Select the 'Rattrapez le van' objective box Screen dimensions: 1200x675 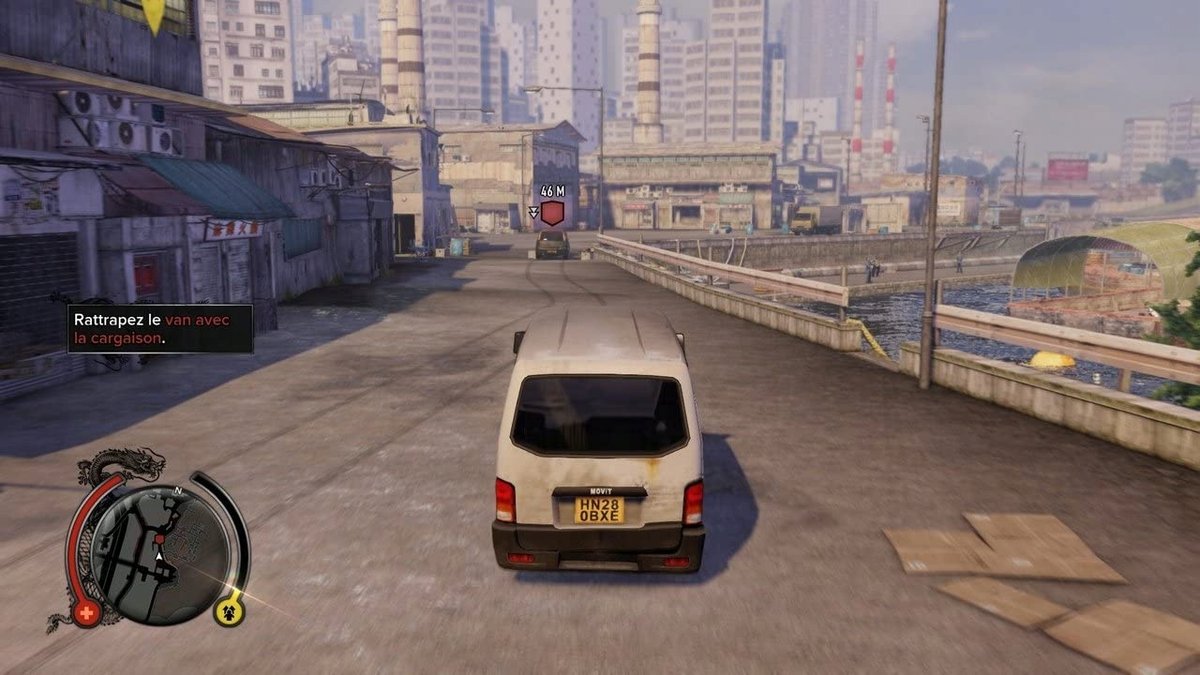(x=159, y=329)
